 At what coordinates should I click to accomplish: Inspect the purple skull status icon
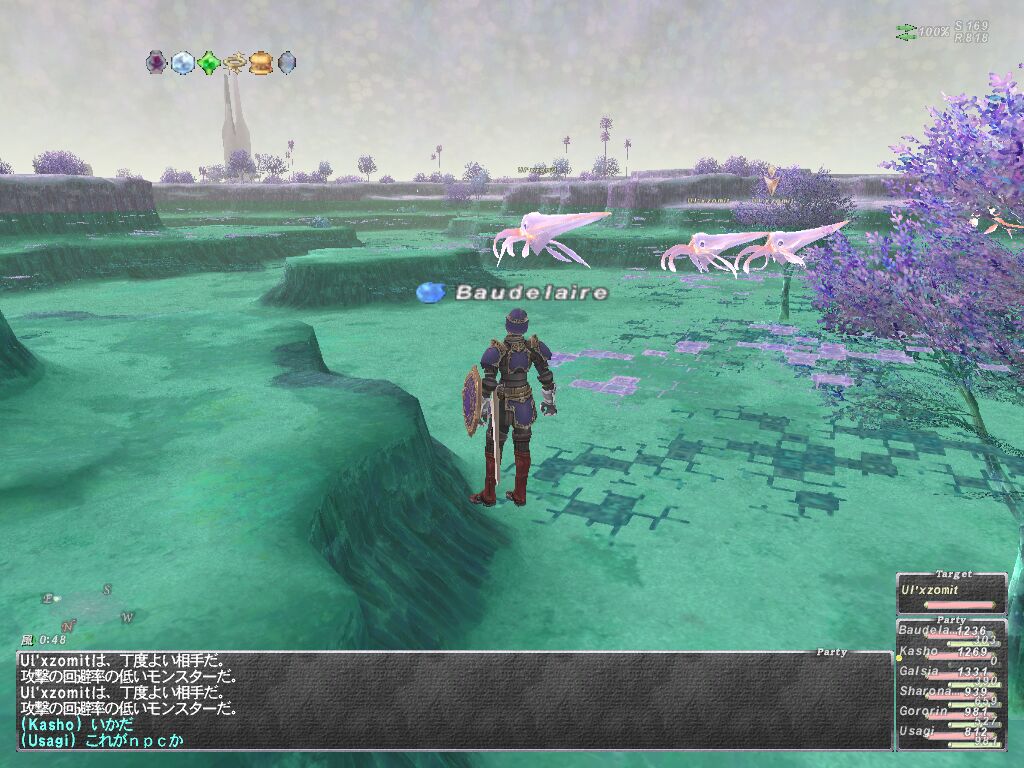[x=156, y=63]
